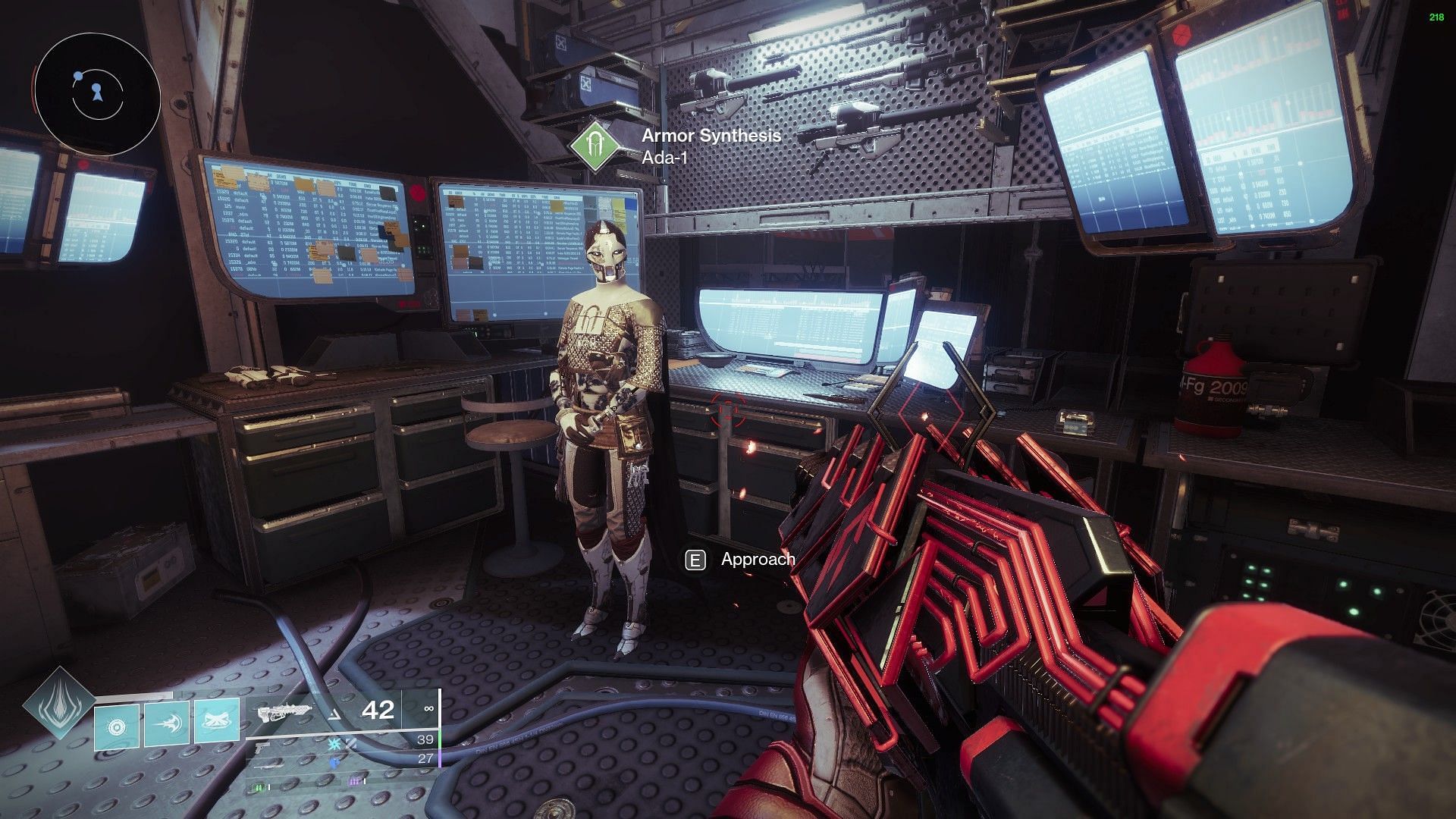
Task: Select the equipped rifle icon next to ammo
Action: pyautogui.click(x=285, y=712)
